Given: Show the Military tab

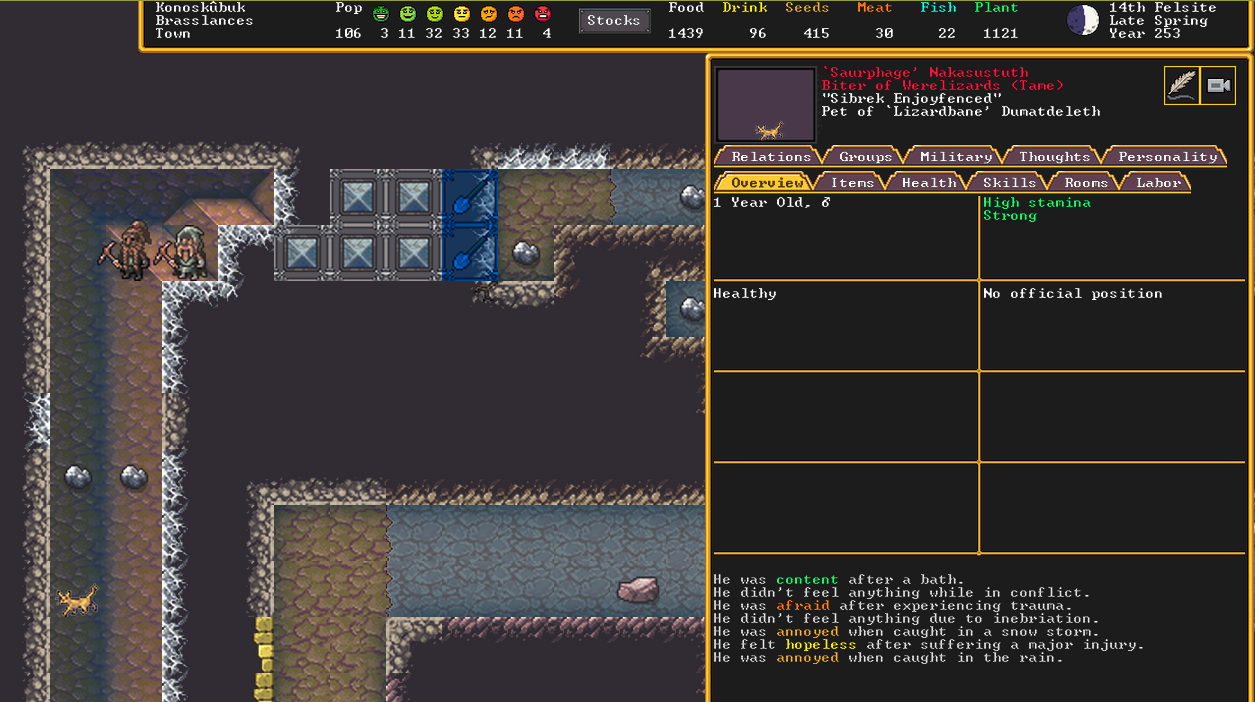Looking at the screenshot, I should click(955, 157).
